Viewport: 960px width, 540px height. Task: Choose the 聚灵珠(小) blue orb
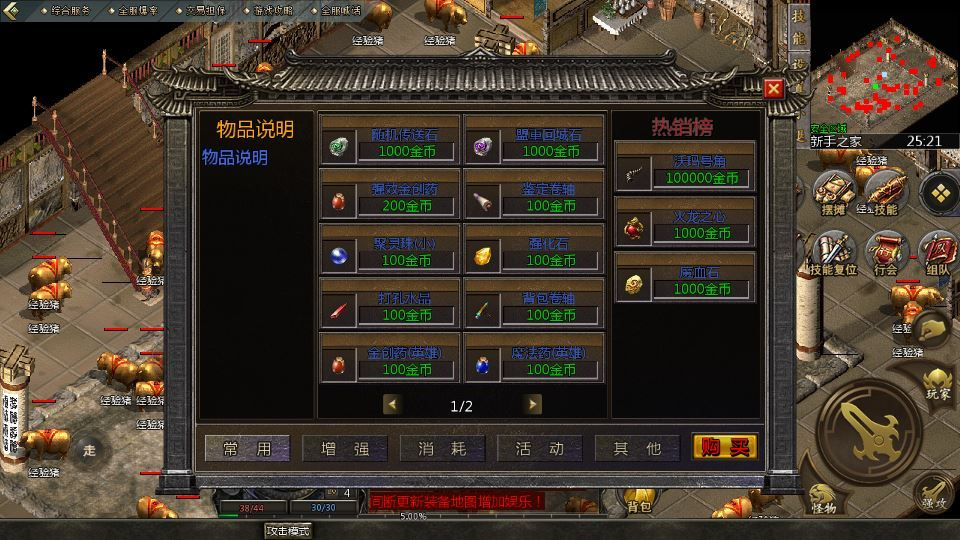tap(389, 251)
